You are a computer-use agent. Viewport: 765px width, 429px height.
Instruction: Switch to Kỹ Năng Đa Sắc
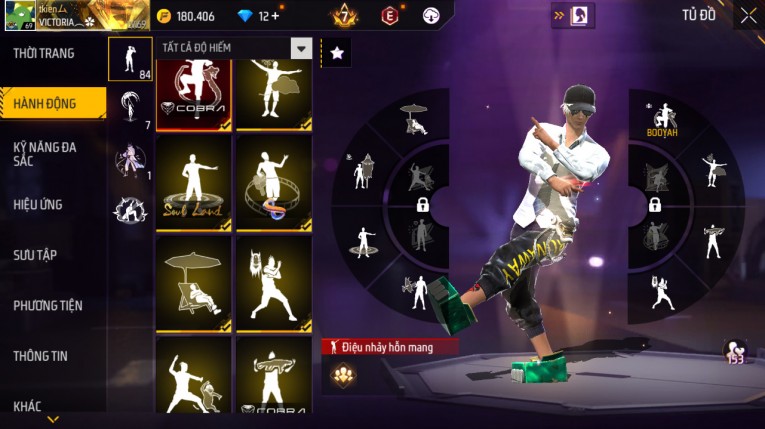[x=45, y=153]
